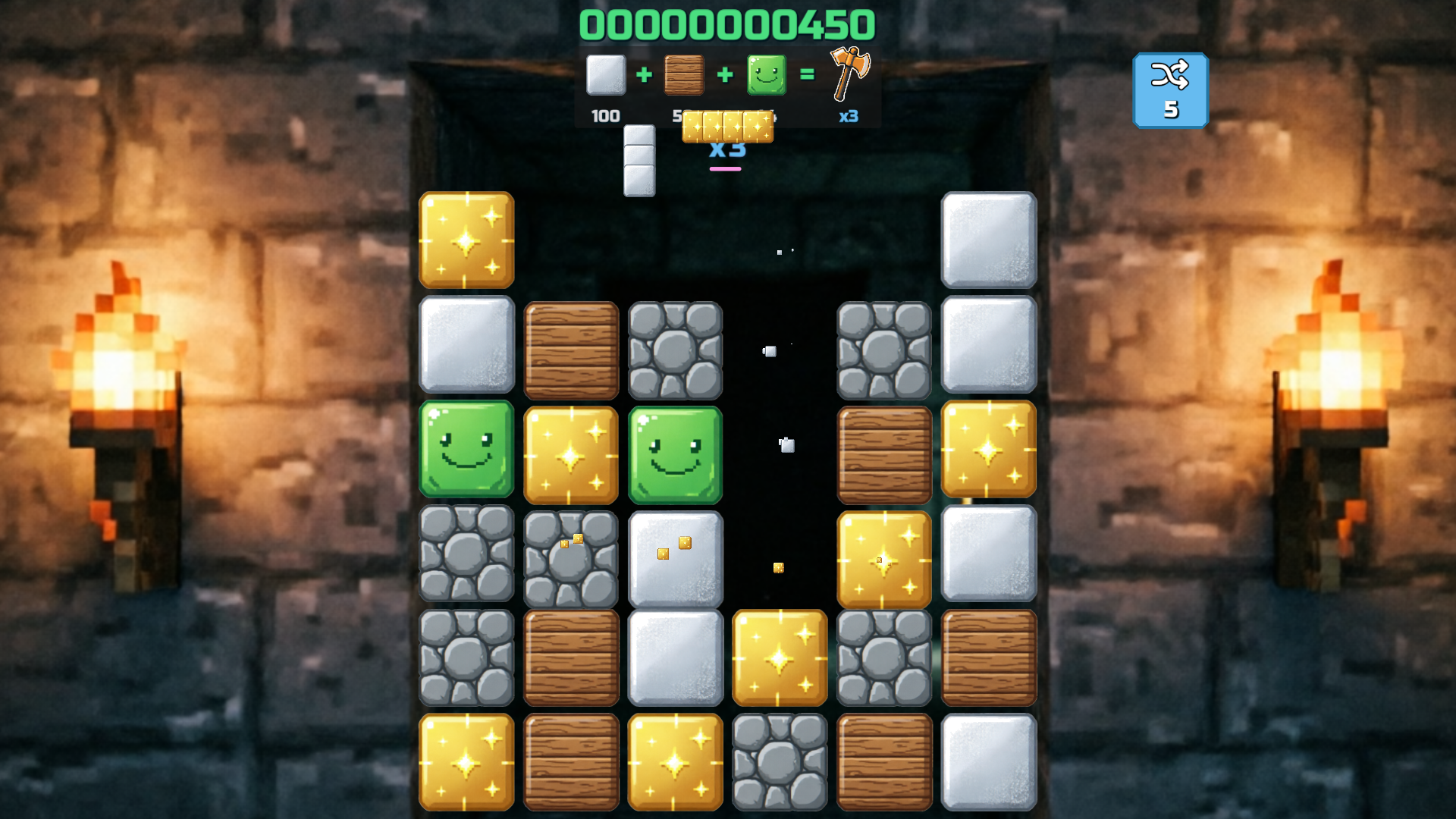Click the x3 multiplier label beside the axe

[x=849, y=115]
